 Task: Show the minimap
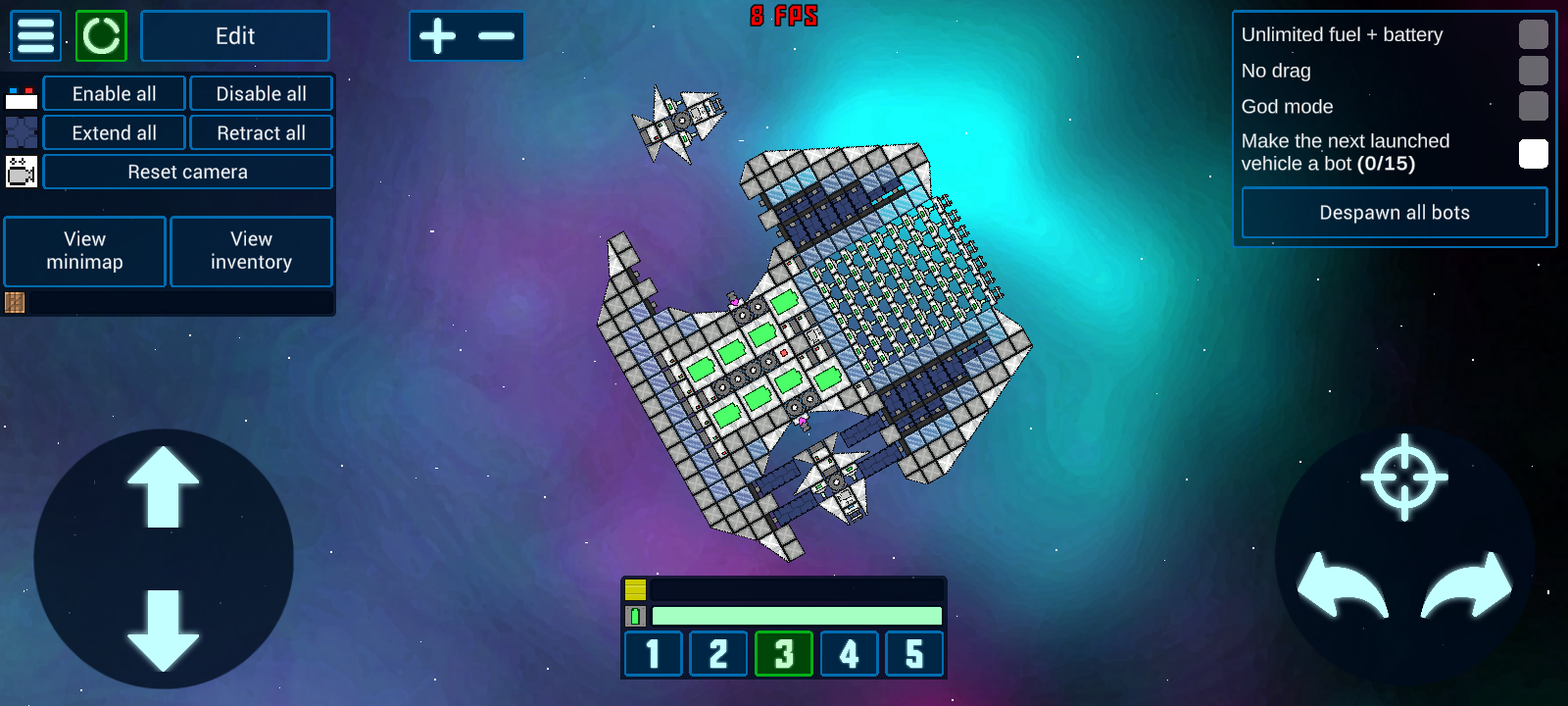pyautogui.click(x=85, y=251)
